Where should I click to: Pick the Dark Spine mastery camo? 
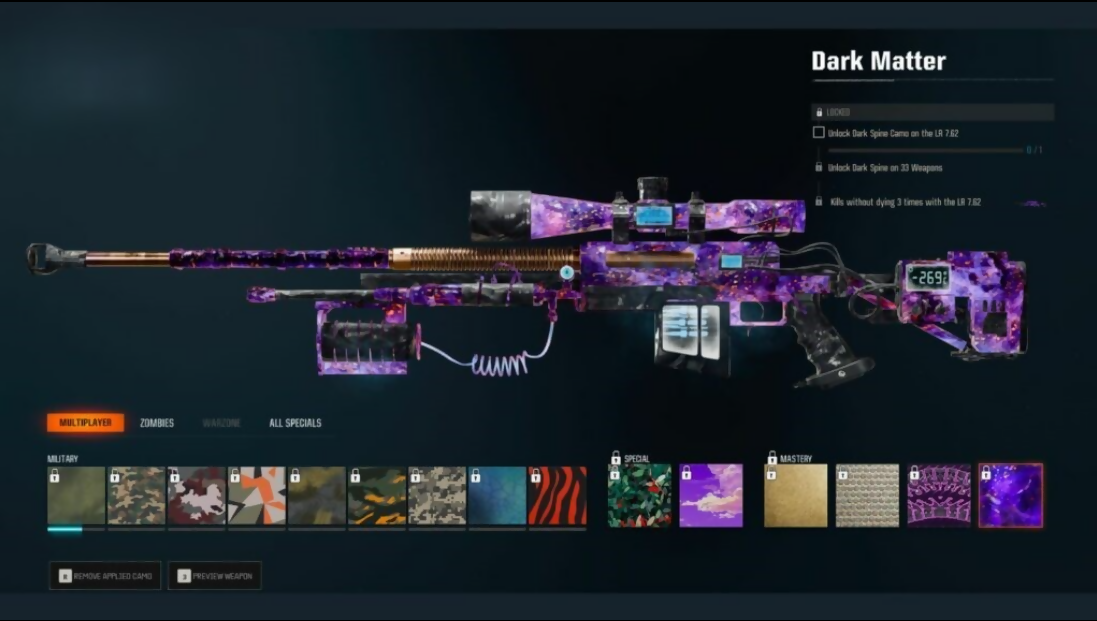[939, 496]
